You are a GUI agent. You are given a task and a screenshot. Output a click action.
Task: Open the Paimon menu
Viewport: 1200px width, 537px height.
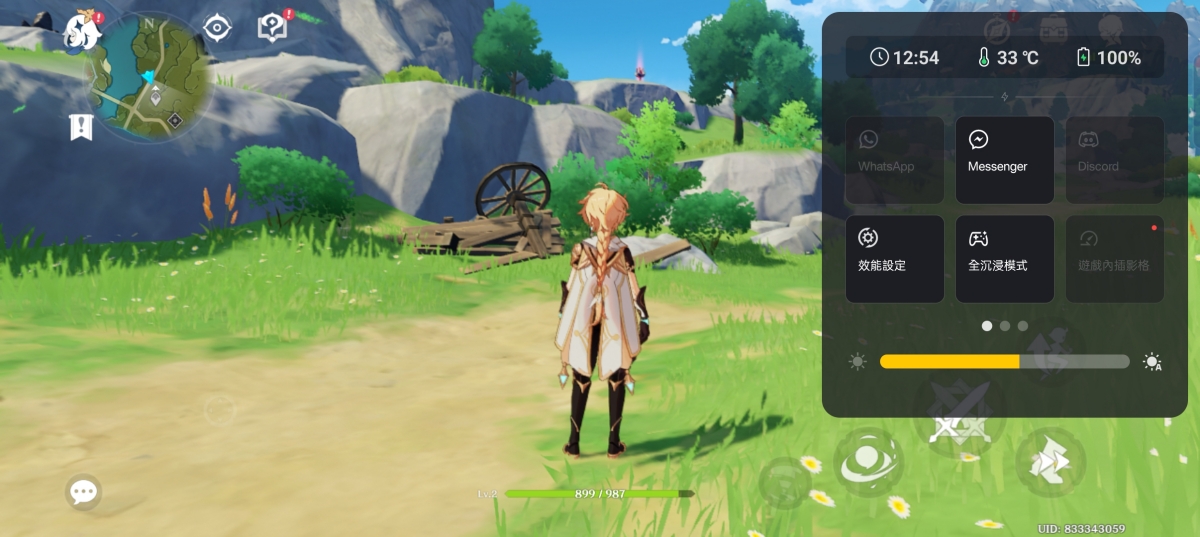pyautogui.click(x=83, y=30)
